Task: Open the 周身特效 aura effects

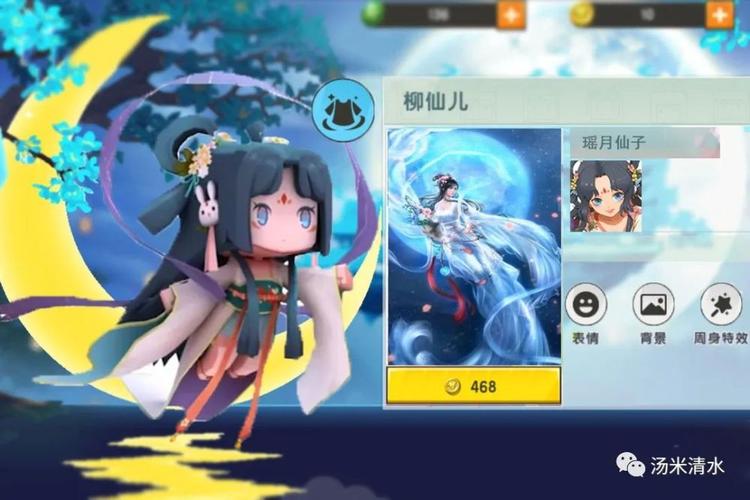Action: (721, 304)
